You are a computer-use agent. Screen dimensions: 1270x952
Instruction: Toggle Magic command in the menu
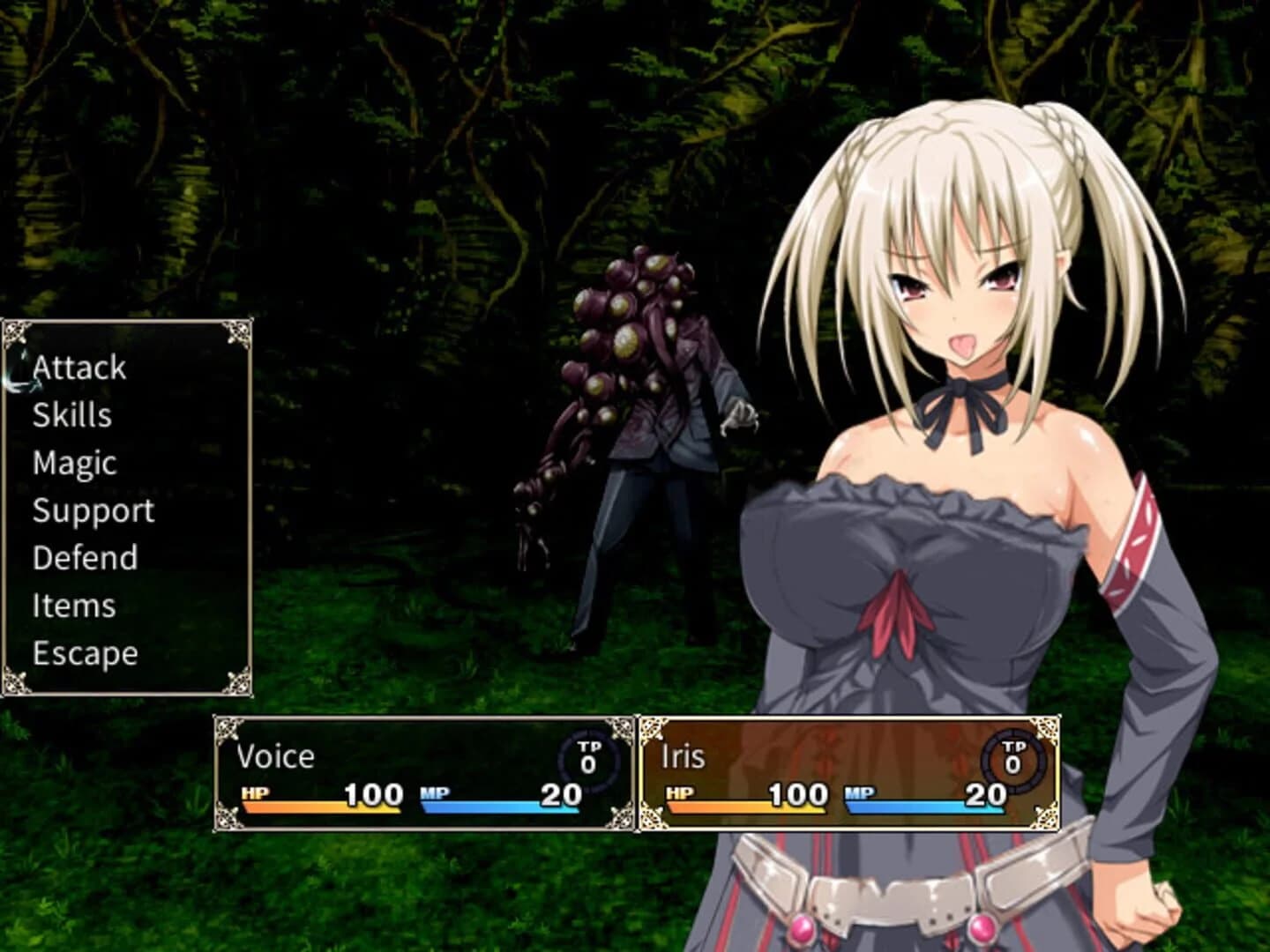pyautogui.click(x=74, y=463)
